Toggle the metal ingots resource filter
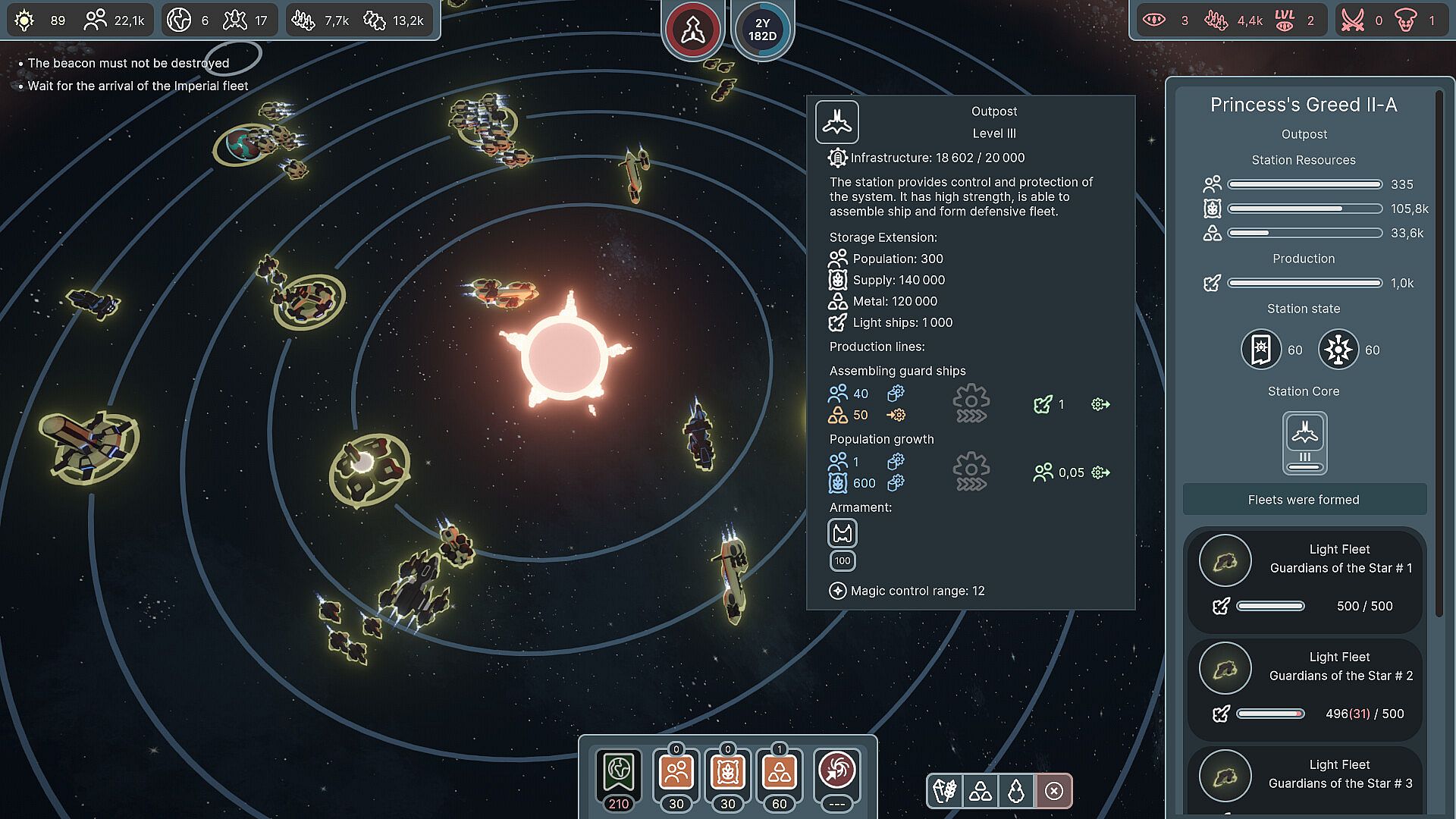 tap(981, 792)
